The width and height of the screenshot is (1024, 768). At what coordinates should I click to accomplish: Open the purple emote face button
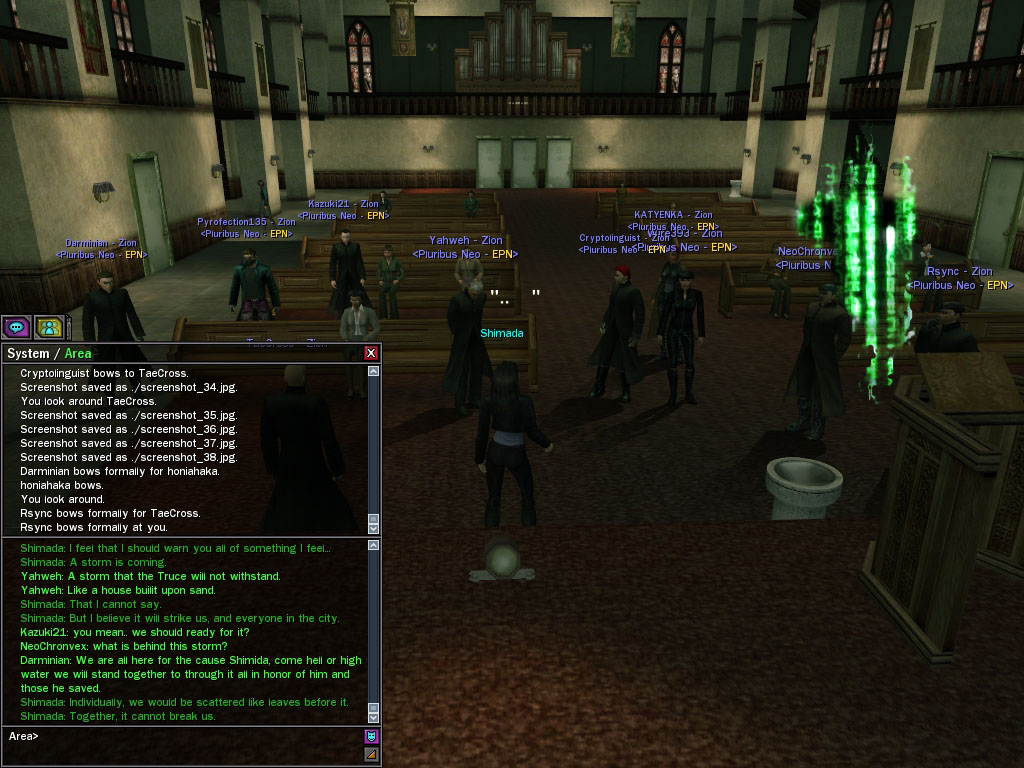point(371,737)
